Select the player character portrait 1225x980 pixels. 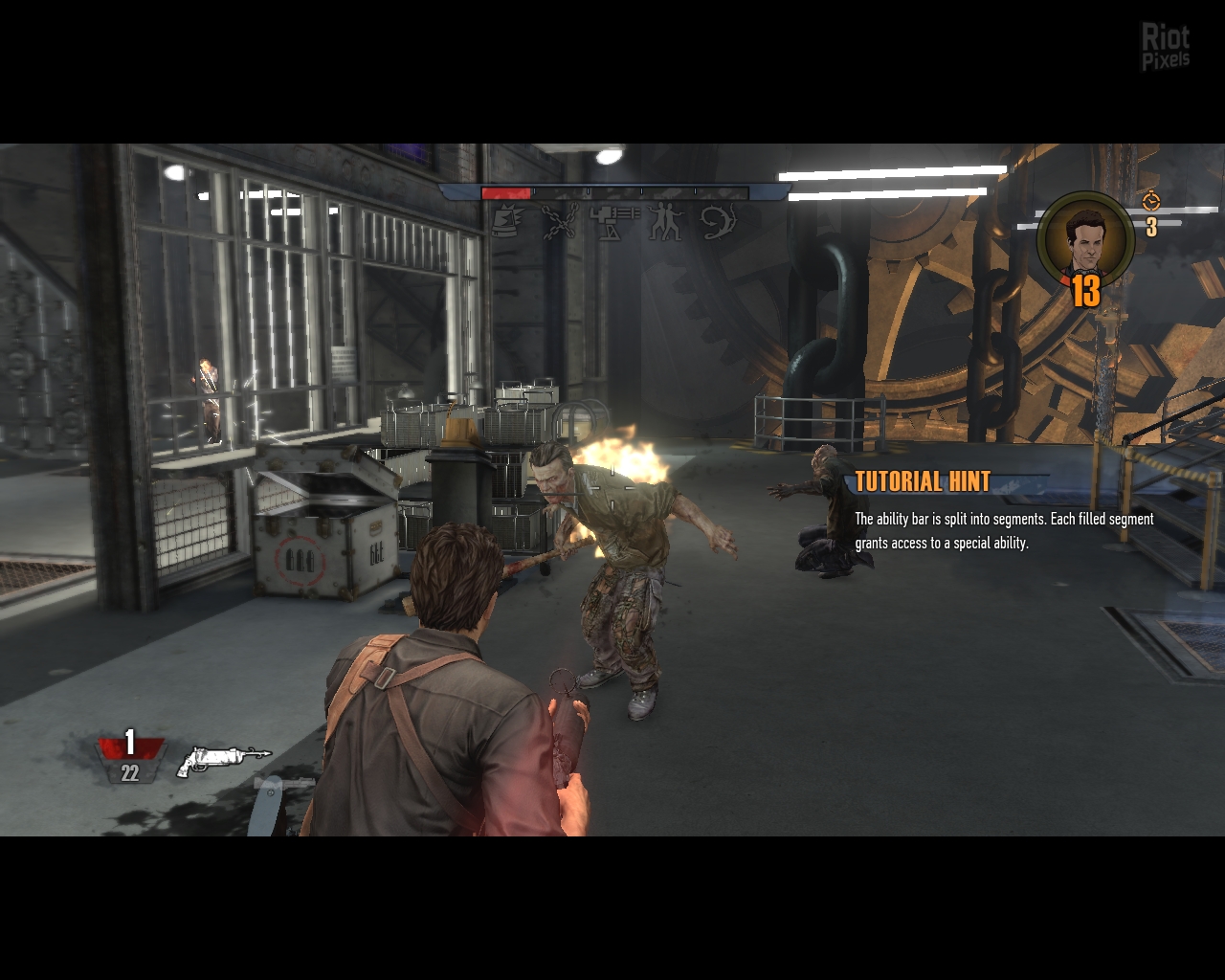[1085, 239]
